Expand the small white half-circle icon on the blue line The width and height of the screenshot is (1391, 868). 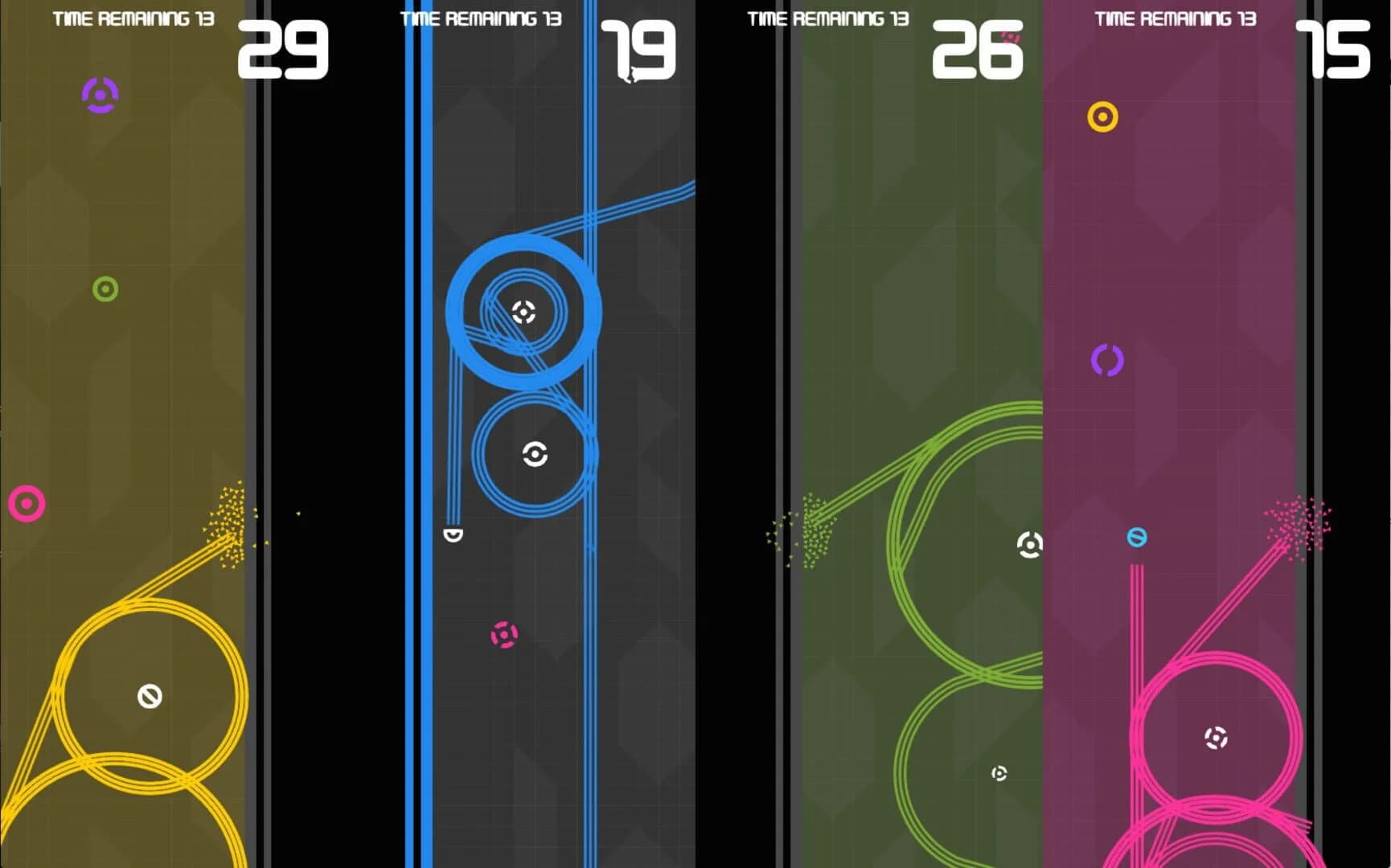(454, 534)
